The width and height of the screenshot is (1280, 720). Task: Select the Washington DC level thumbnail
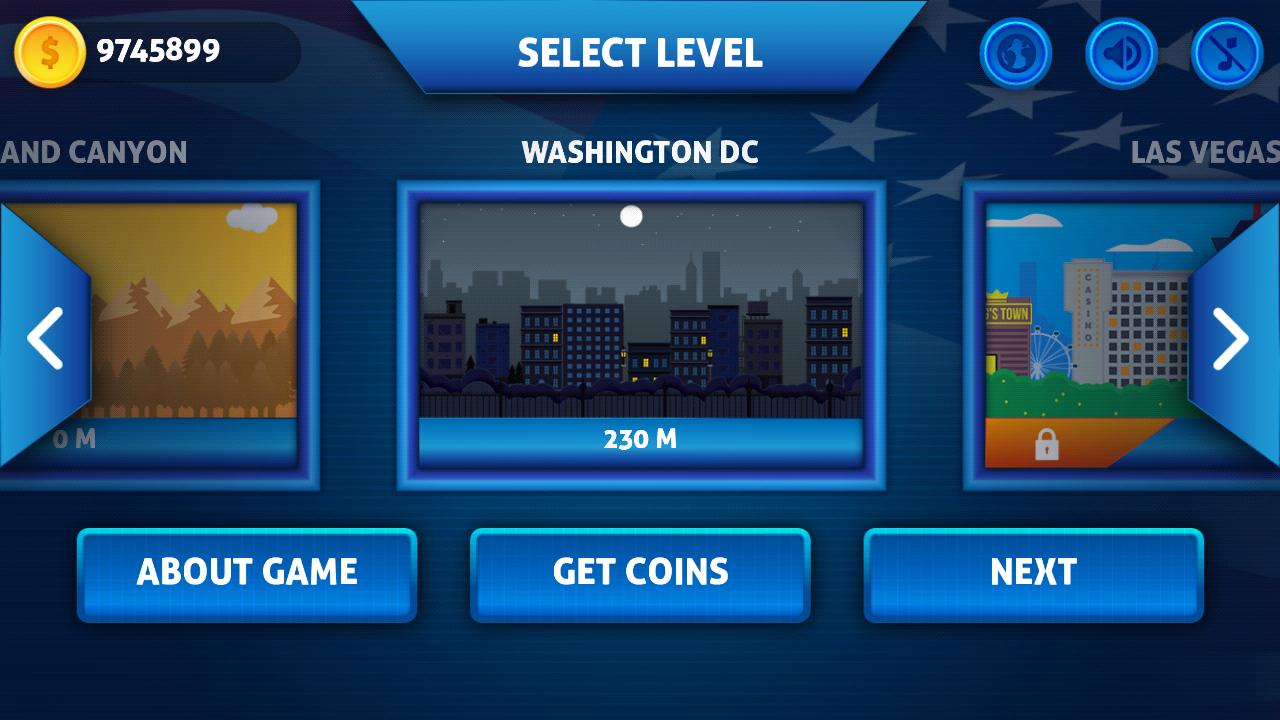coord(640,310)
